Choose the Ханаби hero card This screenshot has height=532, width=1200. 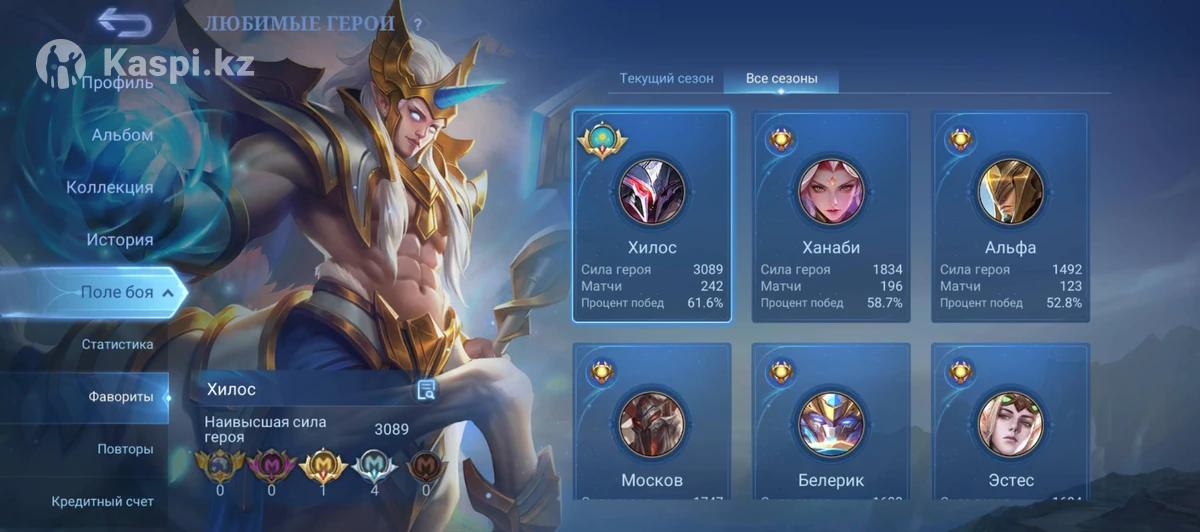point(831,216)
